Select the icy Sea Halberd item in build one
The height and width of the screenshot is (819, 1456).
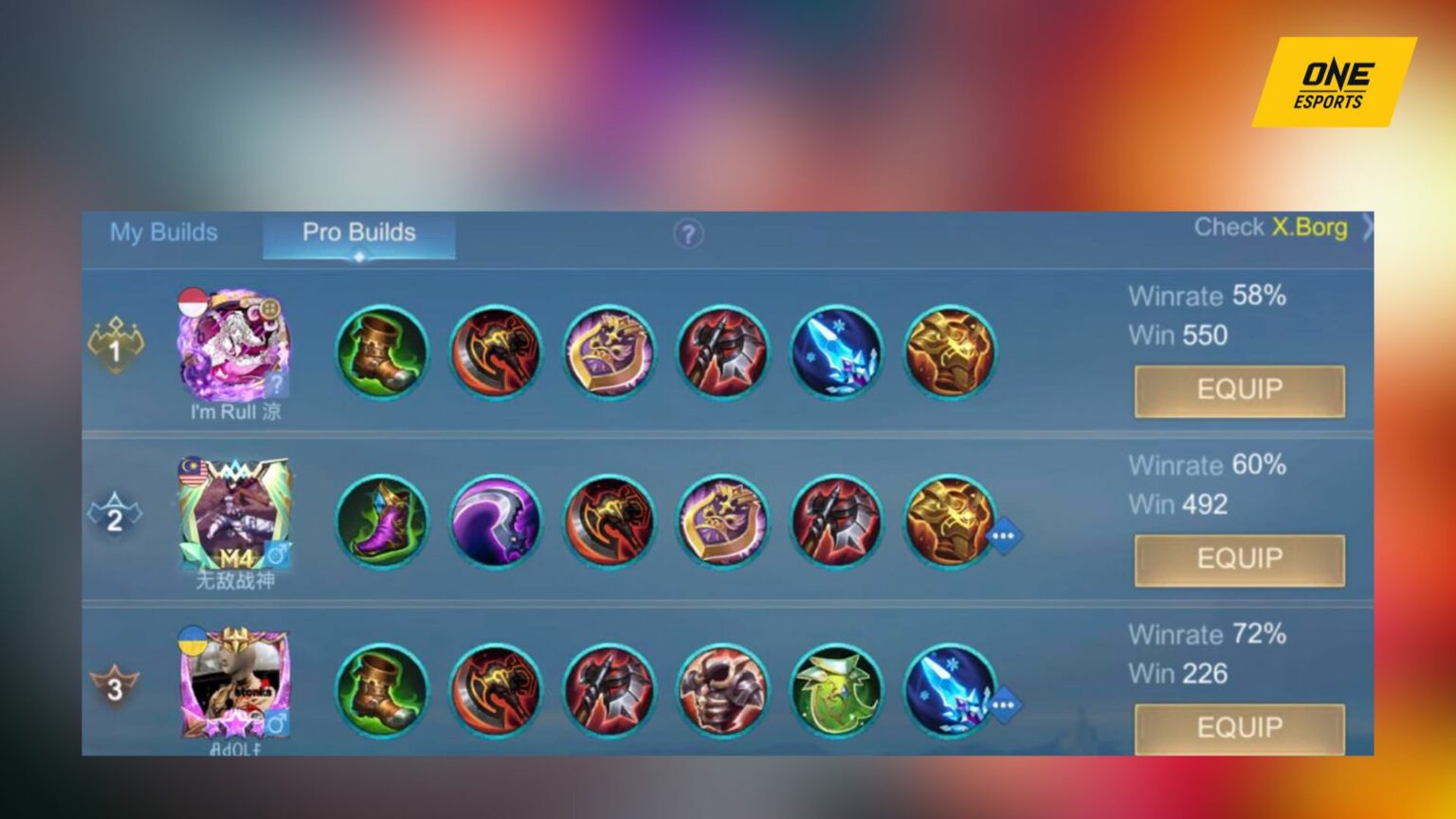[837, 352]
